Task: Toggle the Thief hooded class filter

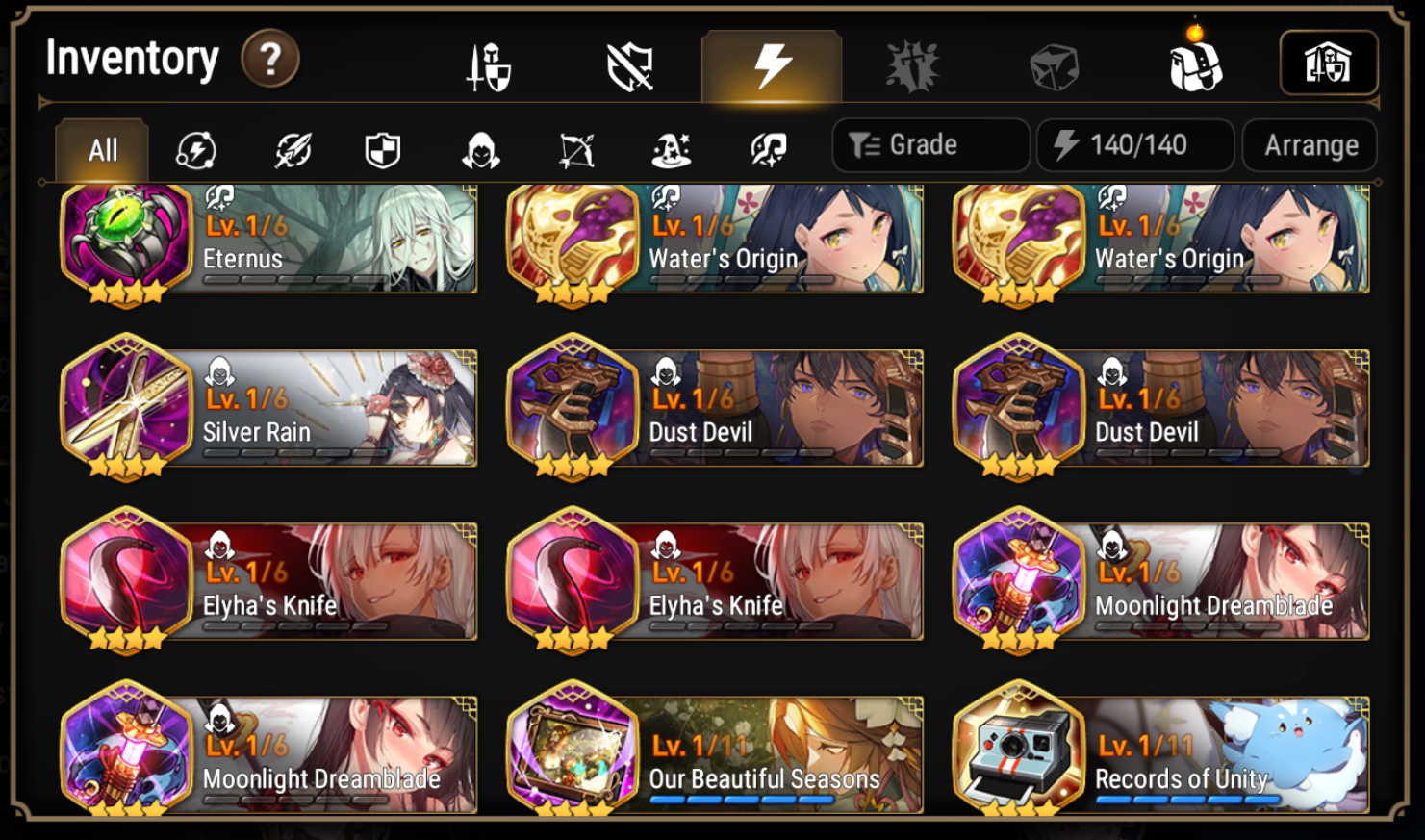Action: pos(481,147)
